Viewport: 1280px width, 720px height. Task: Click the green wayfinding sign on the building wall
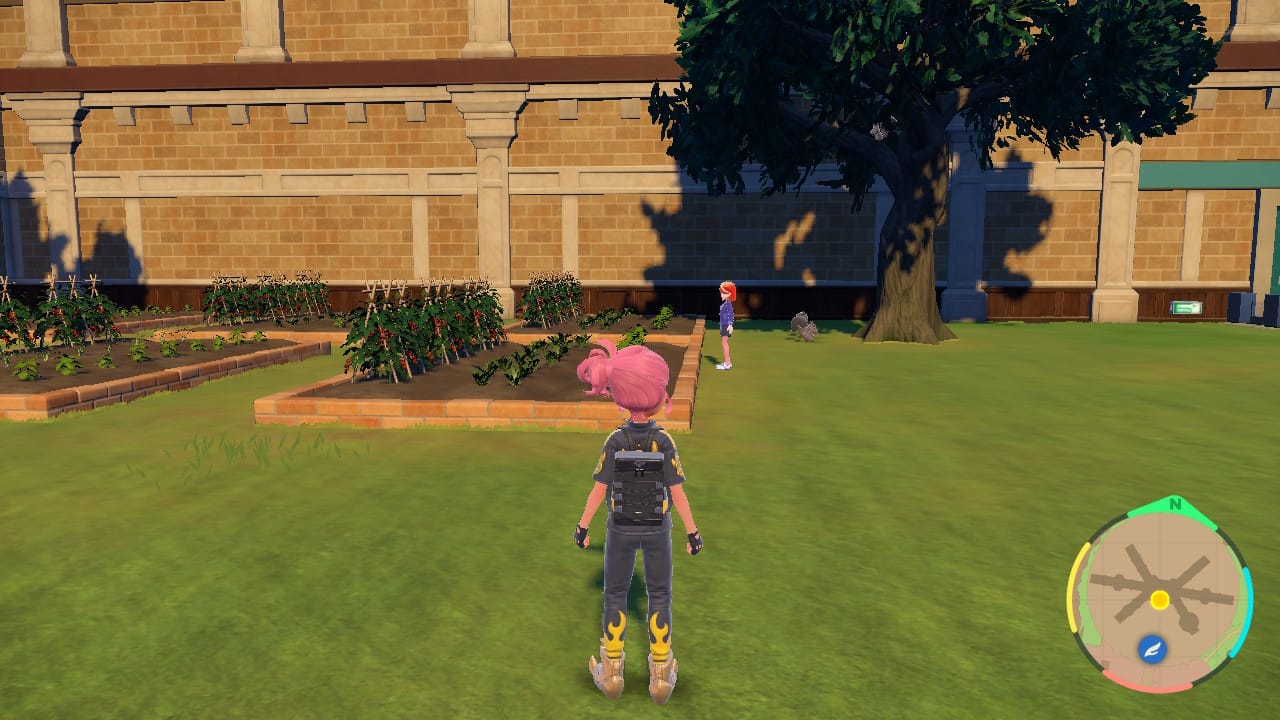point(1185,305)
